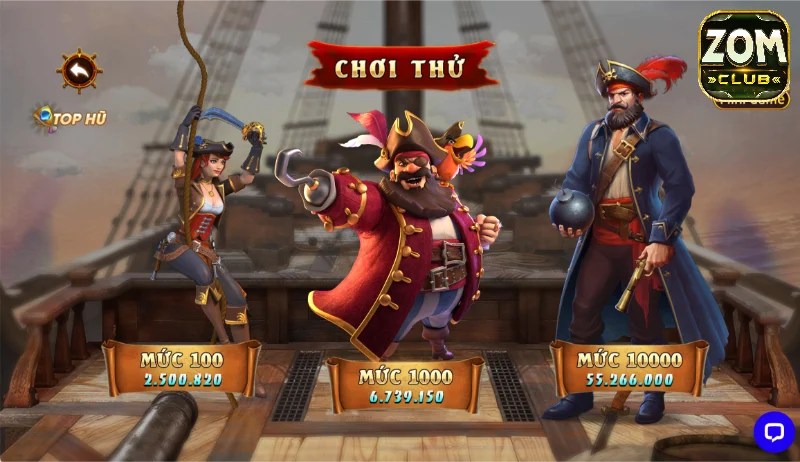
Task: Select the Mức 100 bet level
Action: [x=182, y=368]
